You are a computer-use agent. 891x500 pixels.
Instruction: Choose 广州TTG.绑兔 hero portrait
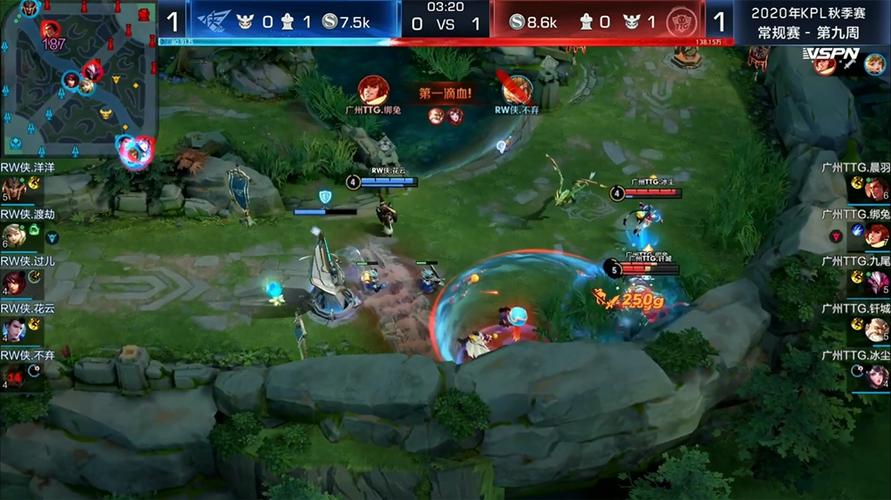(x=877, y=235)
